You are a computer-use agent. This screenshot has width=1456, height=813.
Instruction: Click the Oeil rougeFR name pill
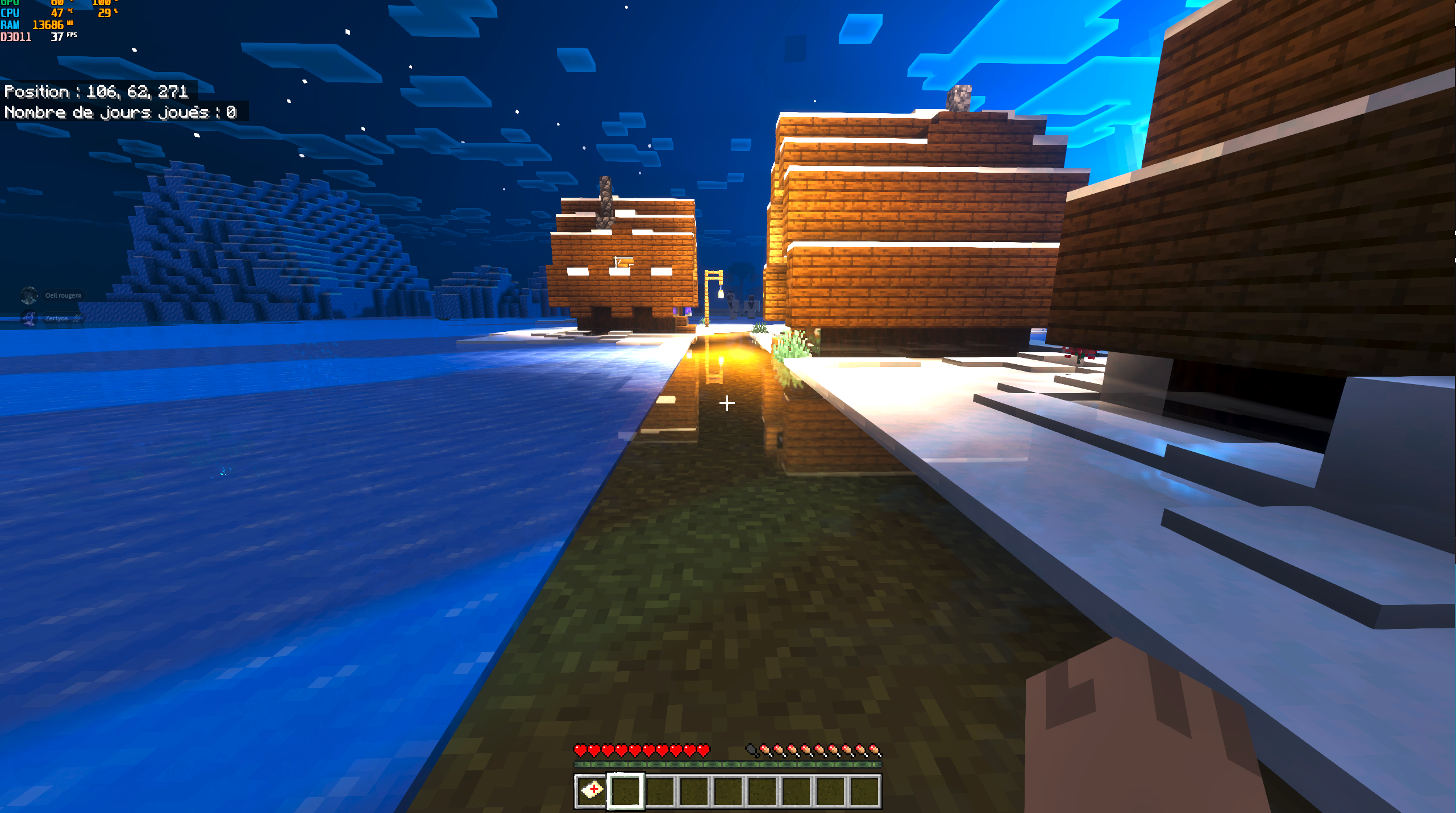pos(63,295)
